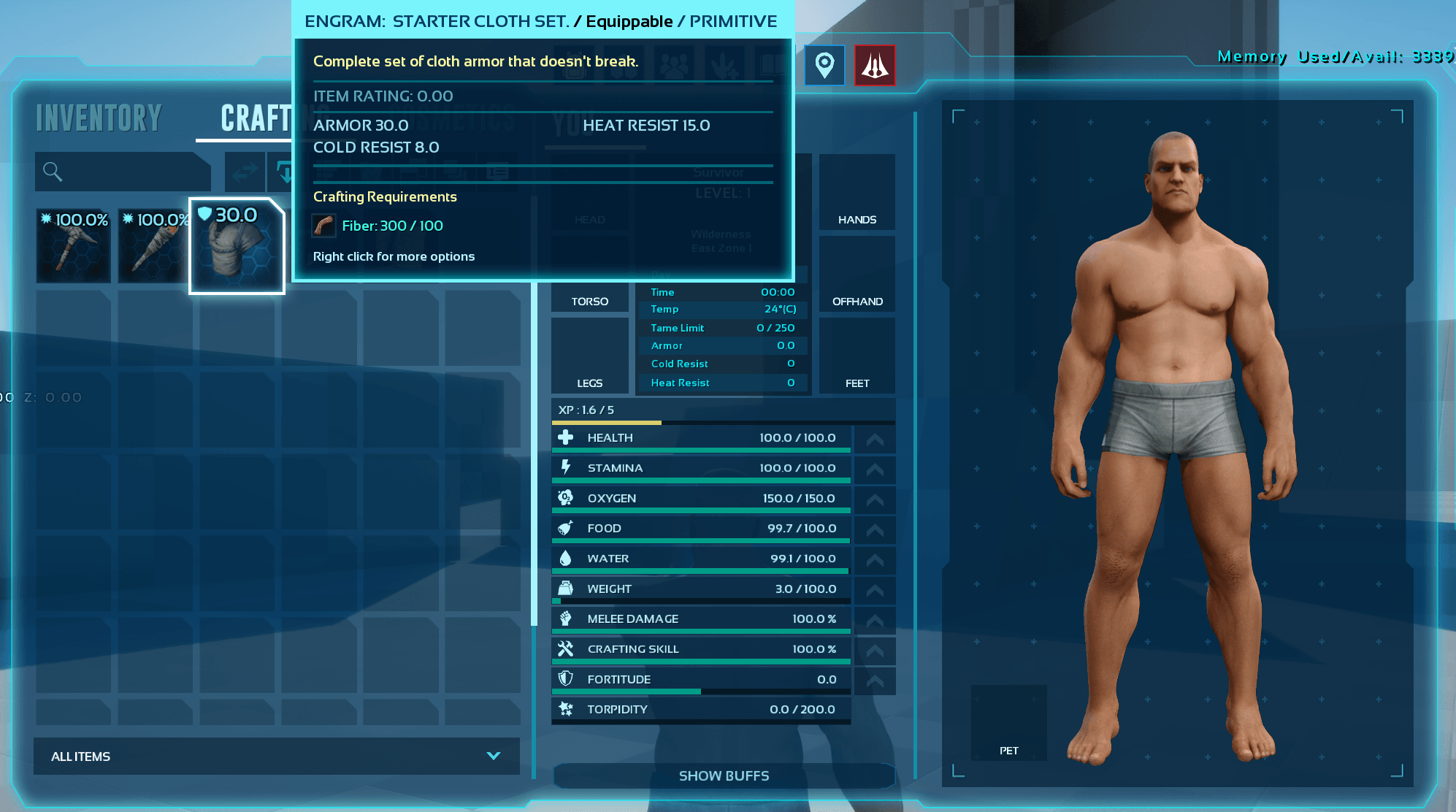Screen dimensions: 1456x812
Task: Open the All Items filter dropdown
Action: 276,757
